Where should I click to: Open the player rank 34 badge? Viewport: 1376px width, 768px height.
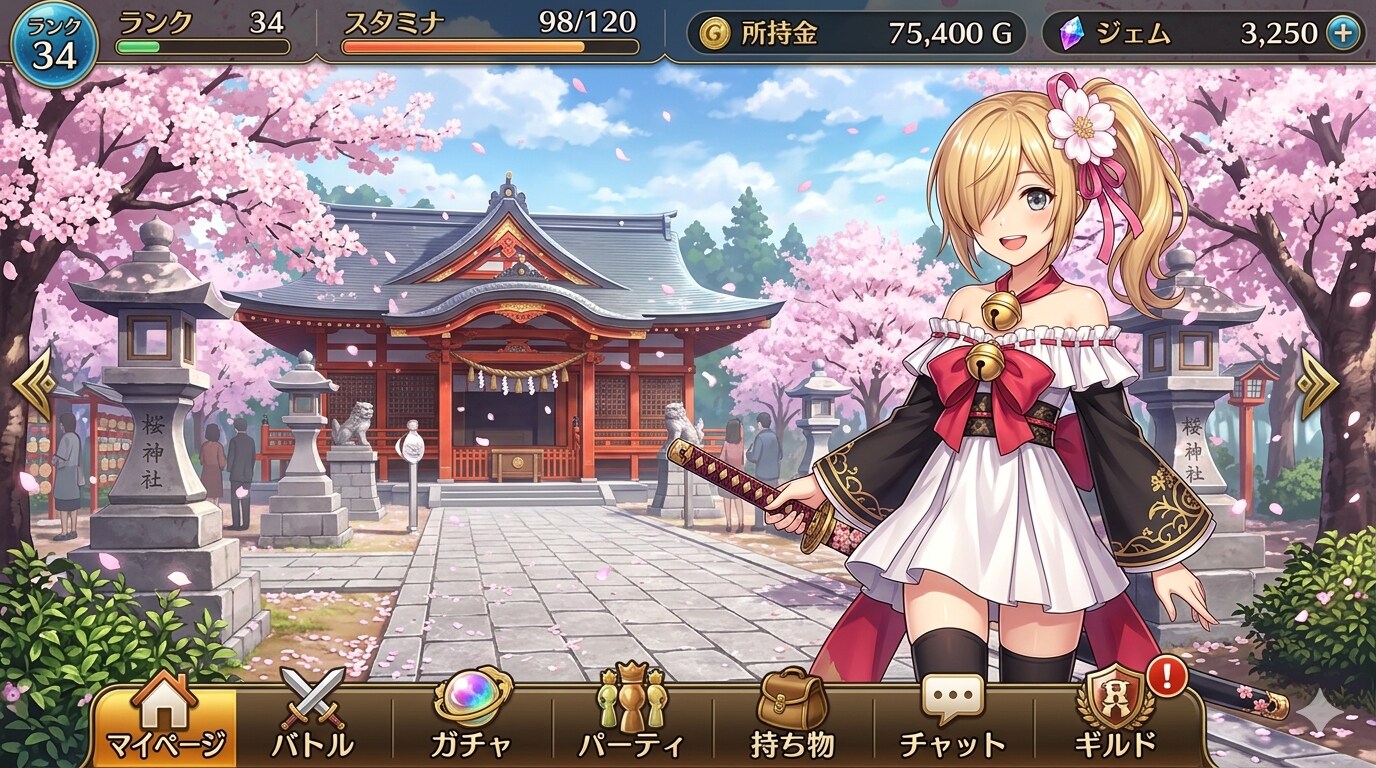[x=54, y=45]
